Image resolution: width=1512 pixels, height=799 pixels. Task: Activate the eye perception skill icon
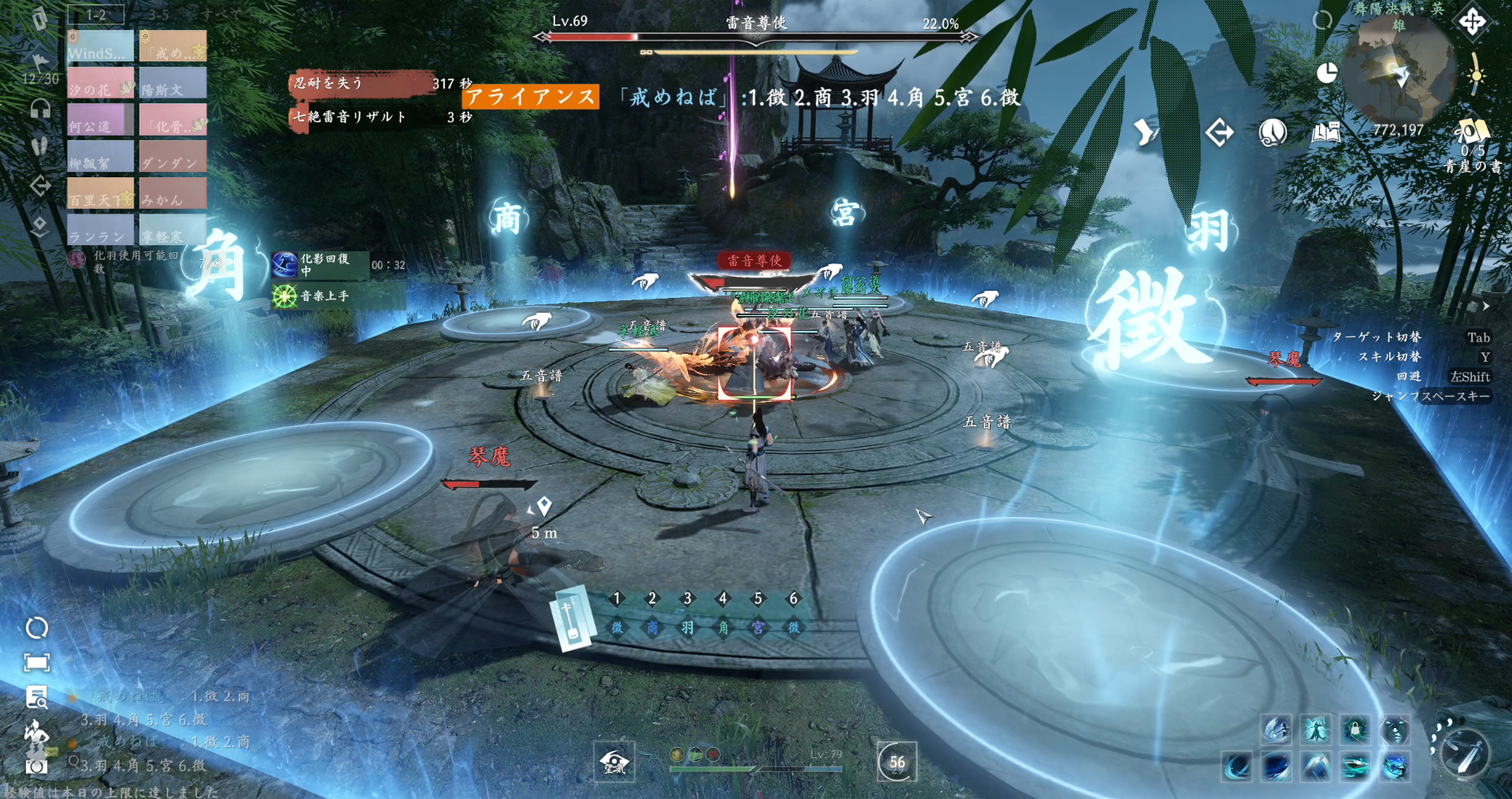[x=614, y=762]
